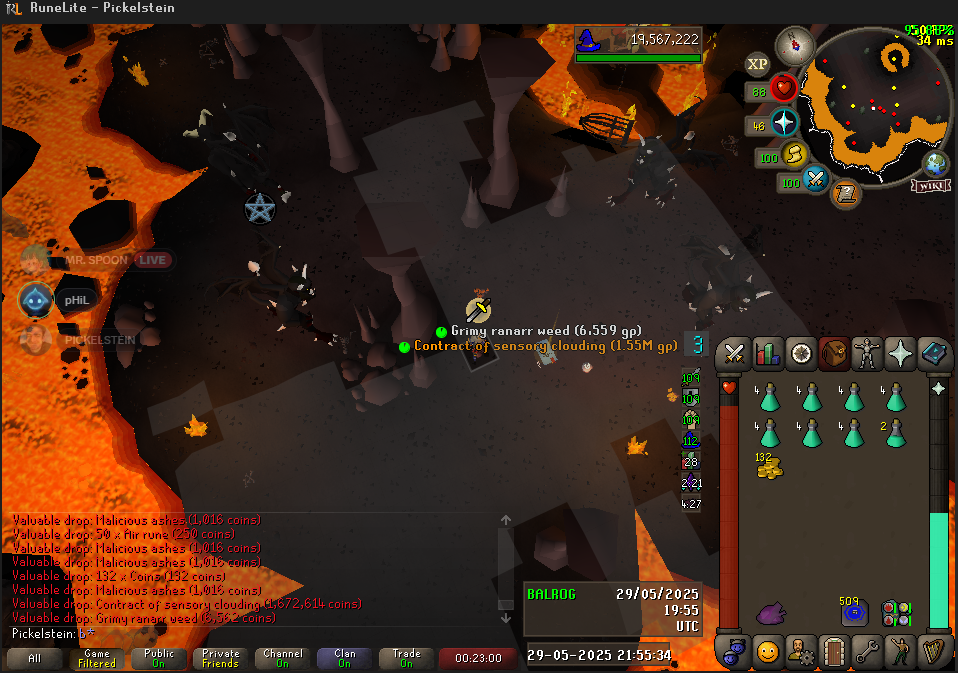Screen dimensions: 958x673
Task: Open the world map globe
Action: tap(936, 164)
